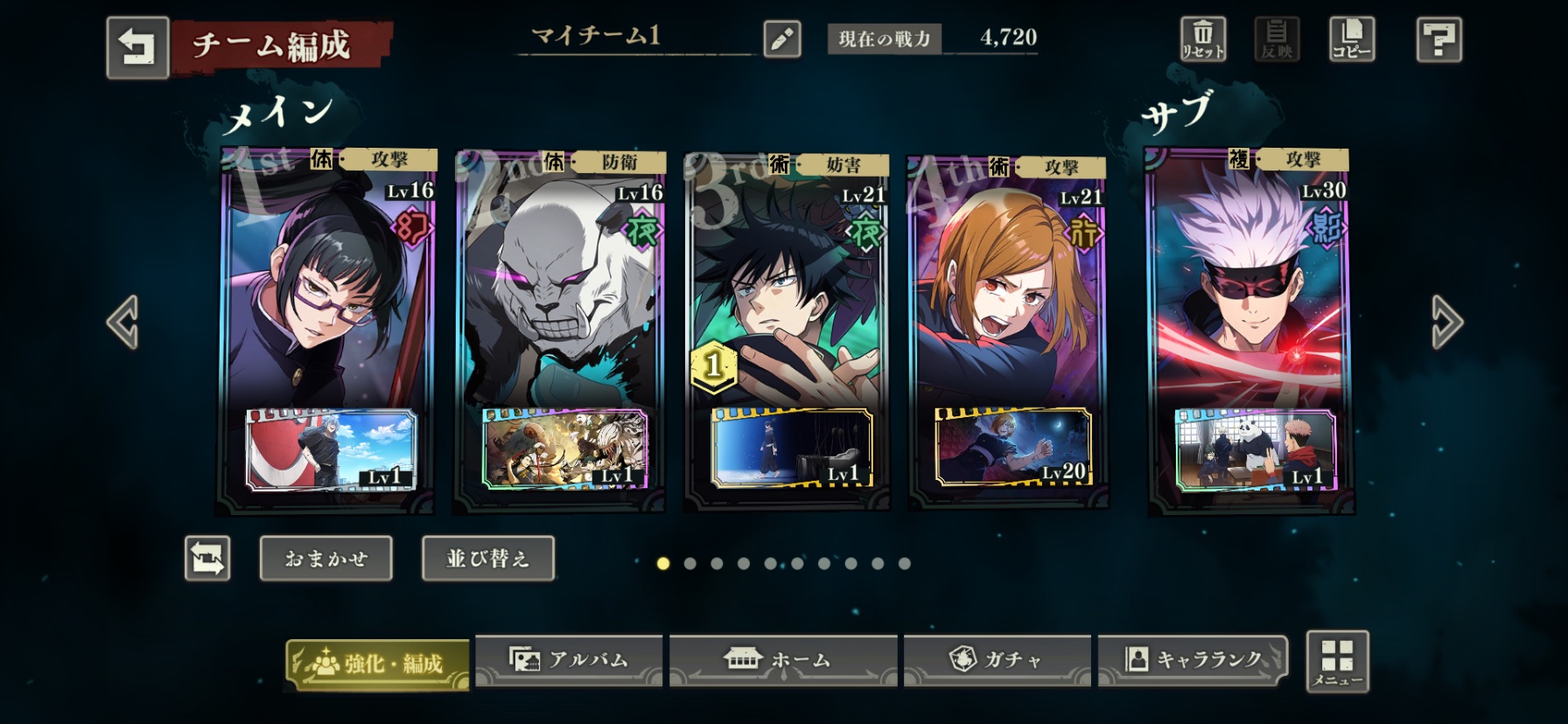Choose the Megumi card in 3rd slot
This screenshot has width=1568, height=724.
(787, 289)
